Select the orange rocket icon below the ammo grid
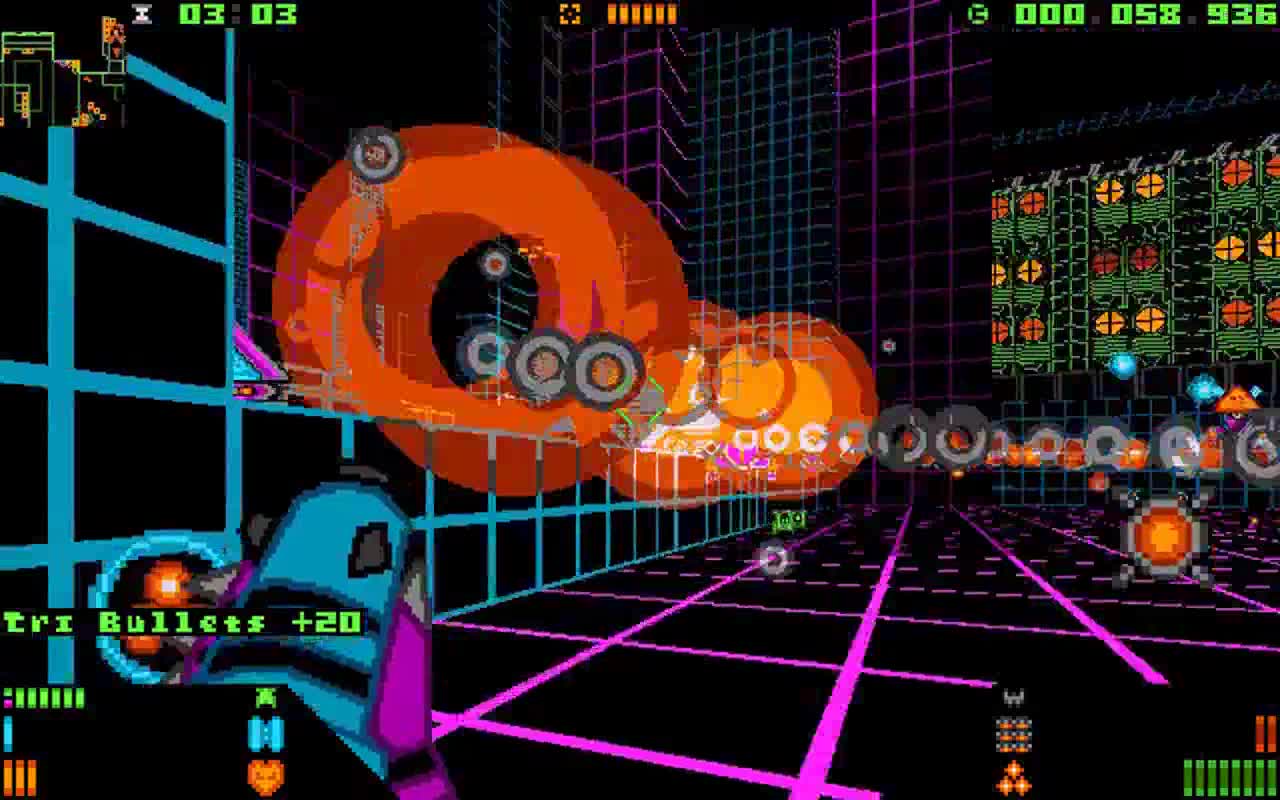 click(x=1012, y=775)
